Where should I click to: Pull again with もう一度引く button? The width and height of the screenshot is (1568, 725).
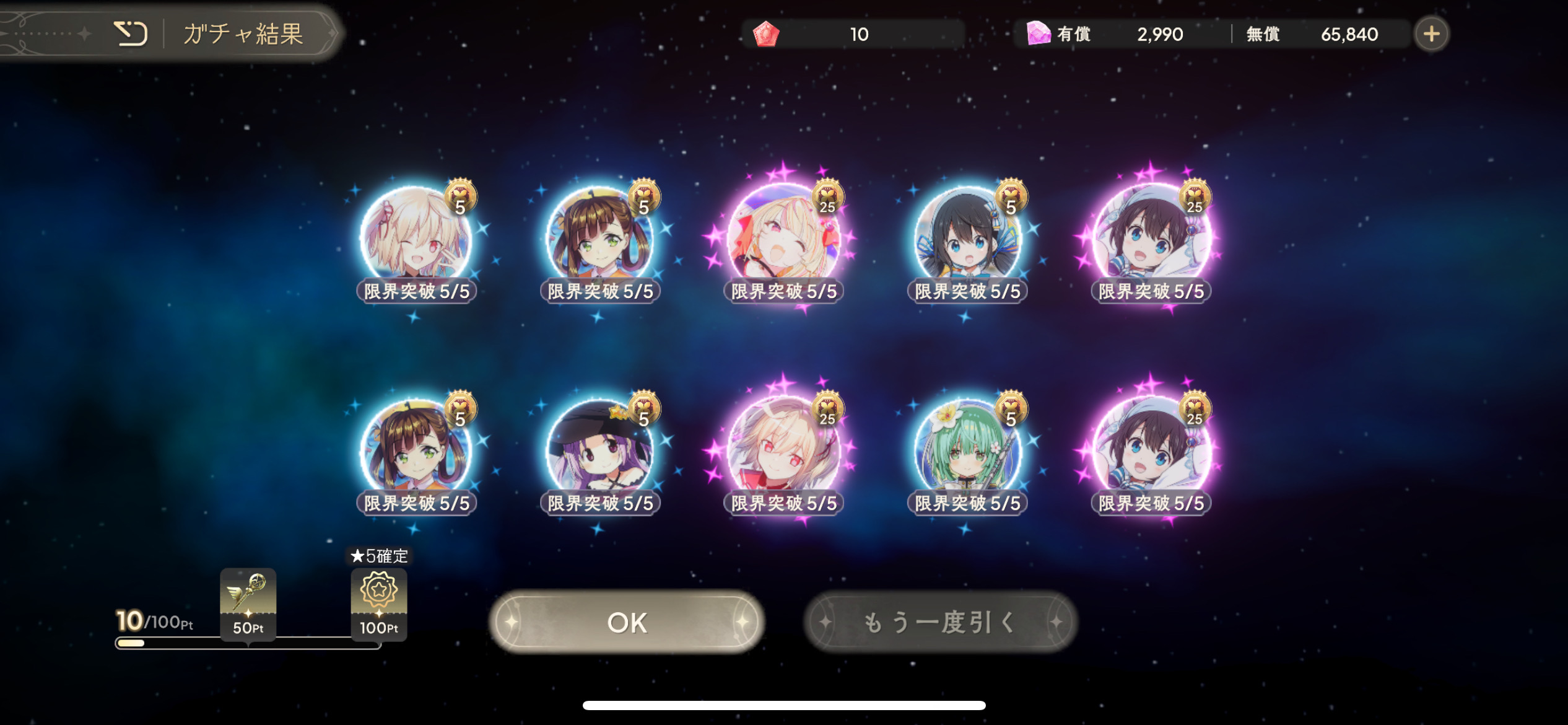click(x=940, y=622)
